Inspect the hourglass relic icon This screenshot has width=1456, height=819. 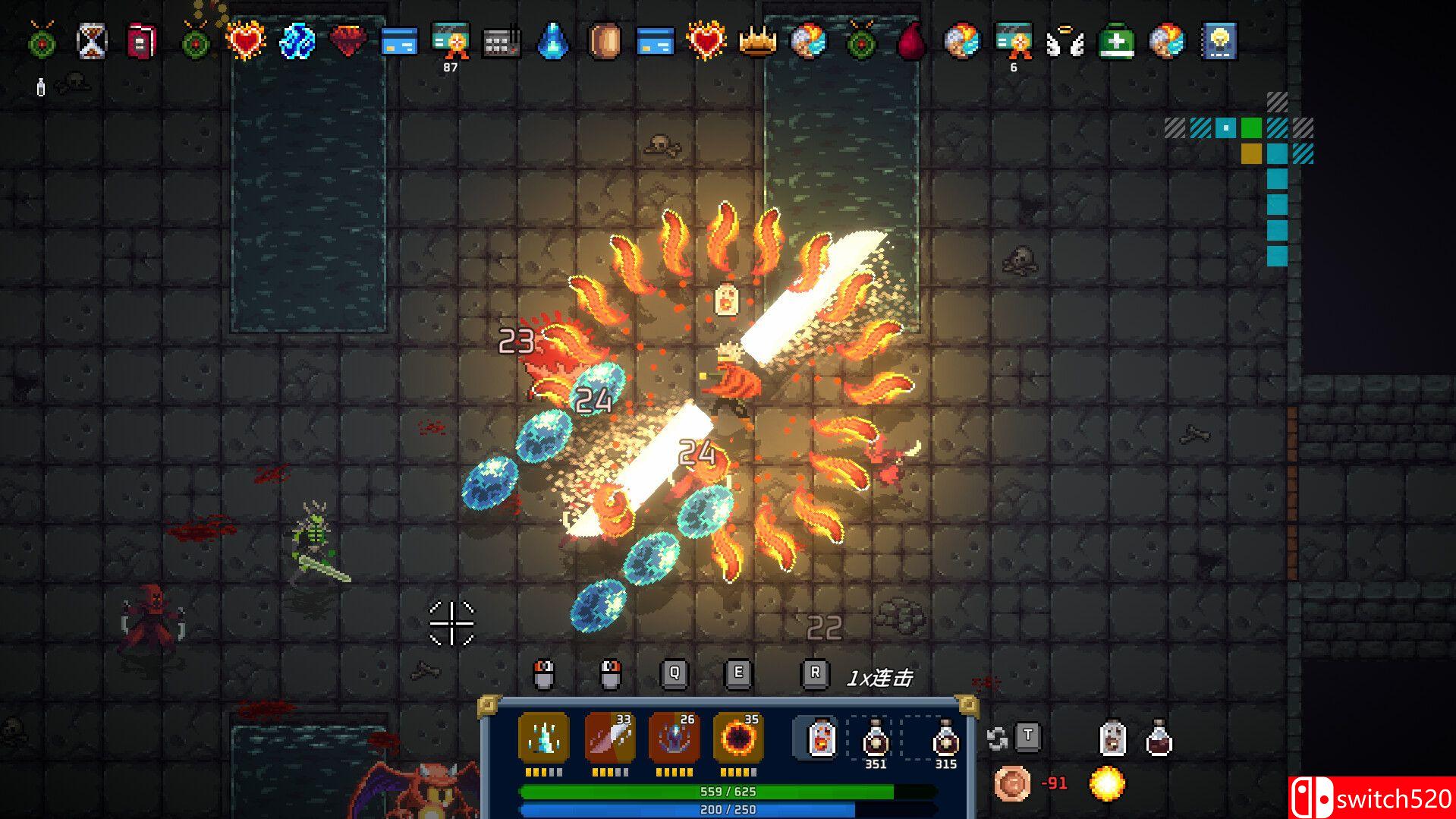93,41
